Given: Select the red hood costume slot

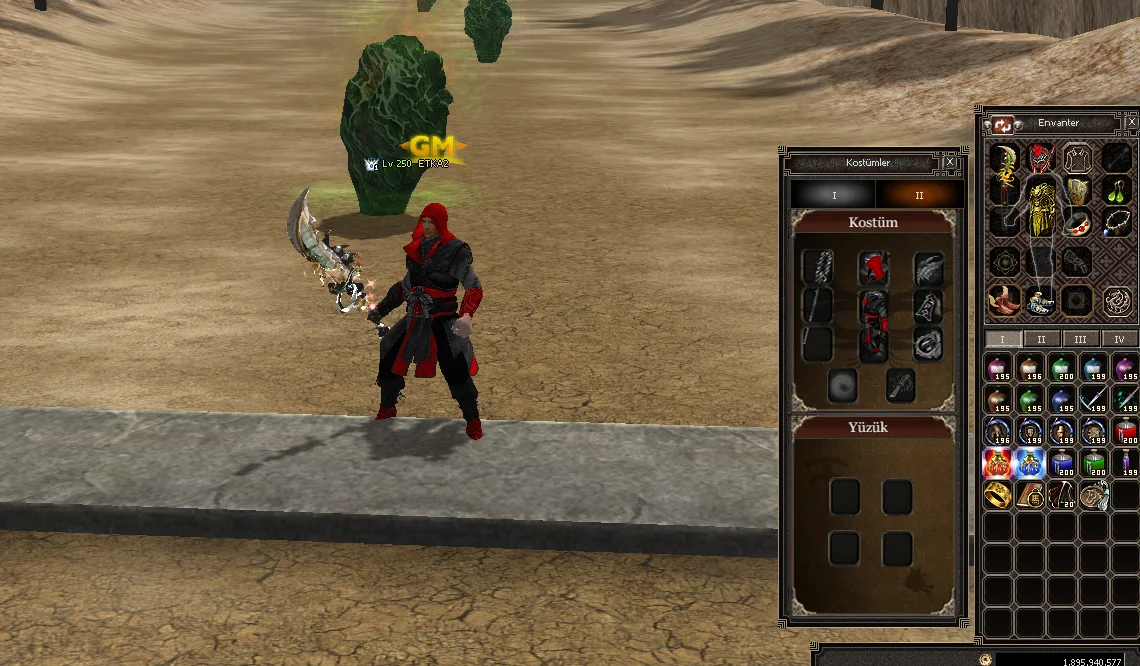Looking at the screenshot, I should (874, 269).
